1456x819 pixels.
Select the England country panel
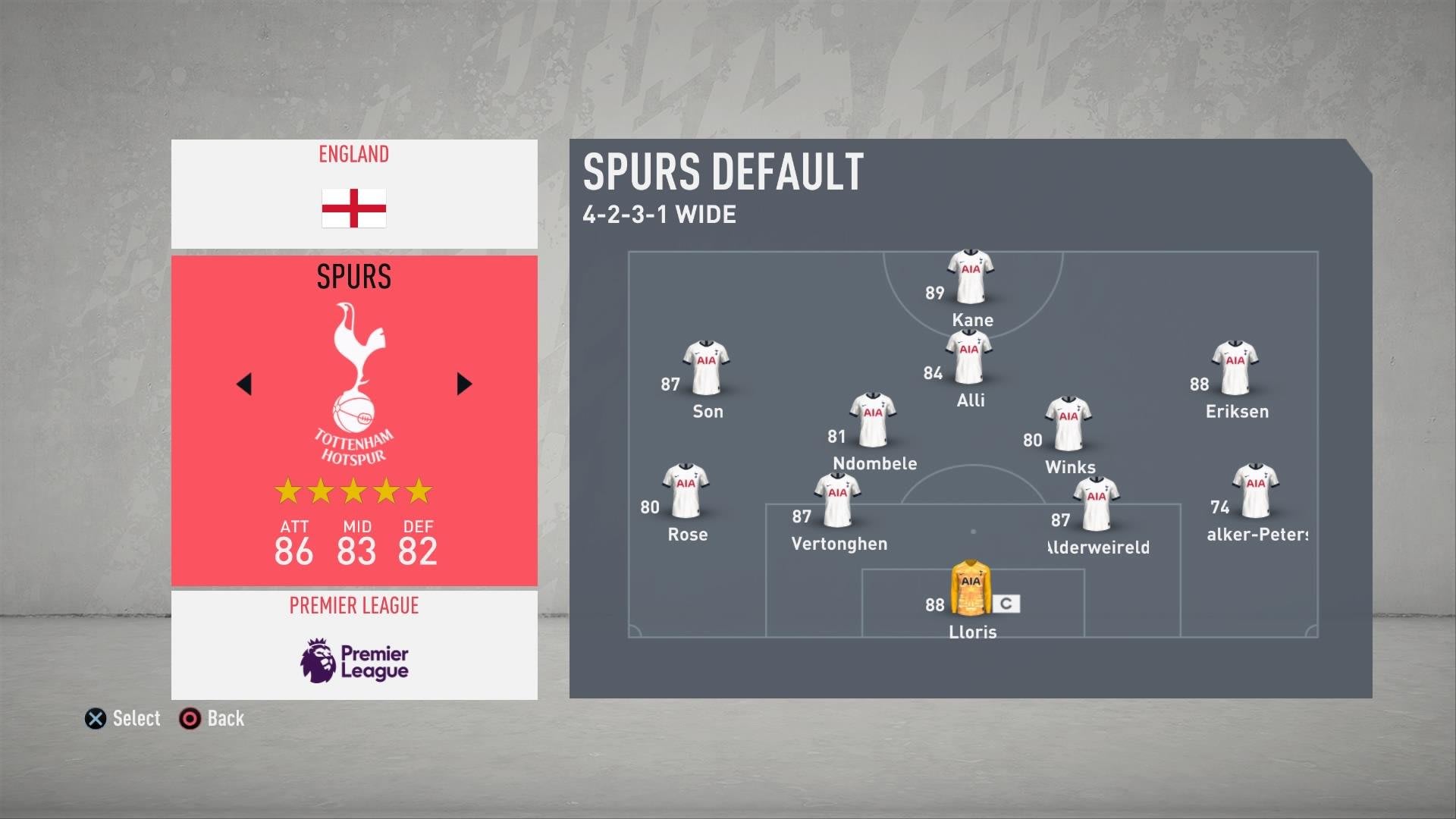pyautogui.click(x=354, y=193)
